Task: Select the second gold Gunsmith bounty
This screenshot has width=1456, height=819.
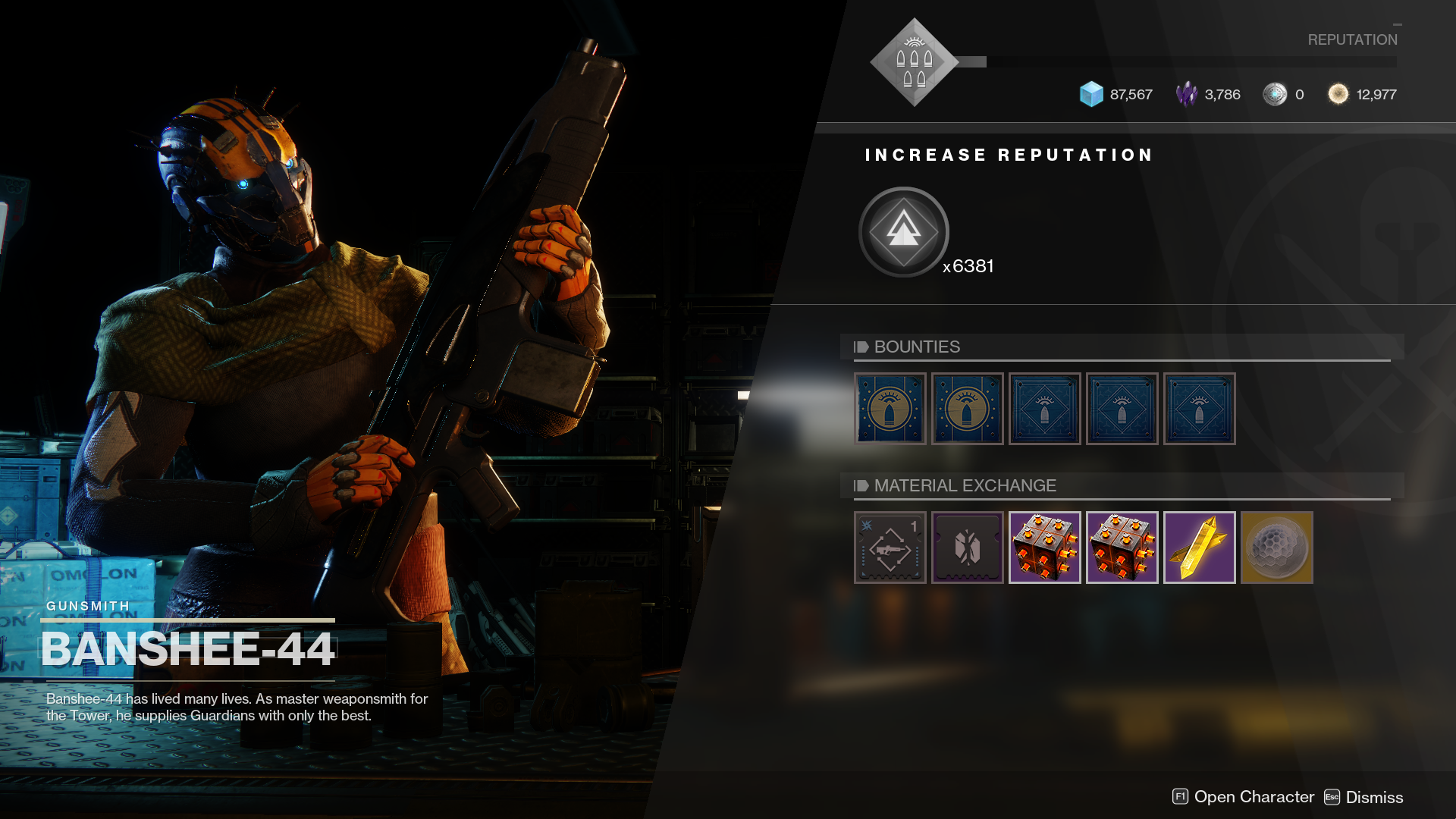Action: [x=967, y=409]
